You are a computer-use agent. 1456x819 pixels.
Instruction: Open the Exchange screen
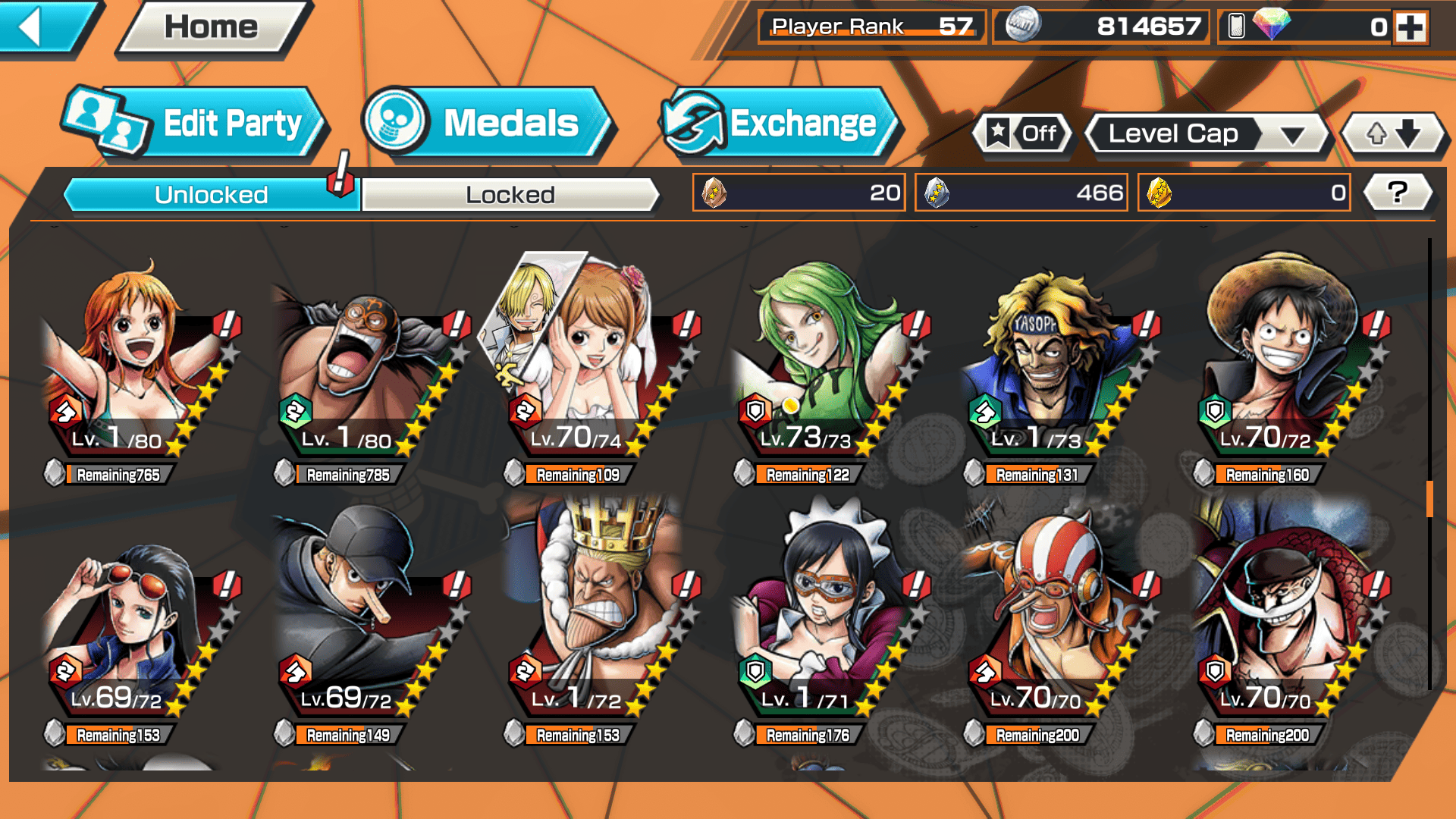(x=781, y=124)
